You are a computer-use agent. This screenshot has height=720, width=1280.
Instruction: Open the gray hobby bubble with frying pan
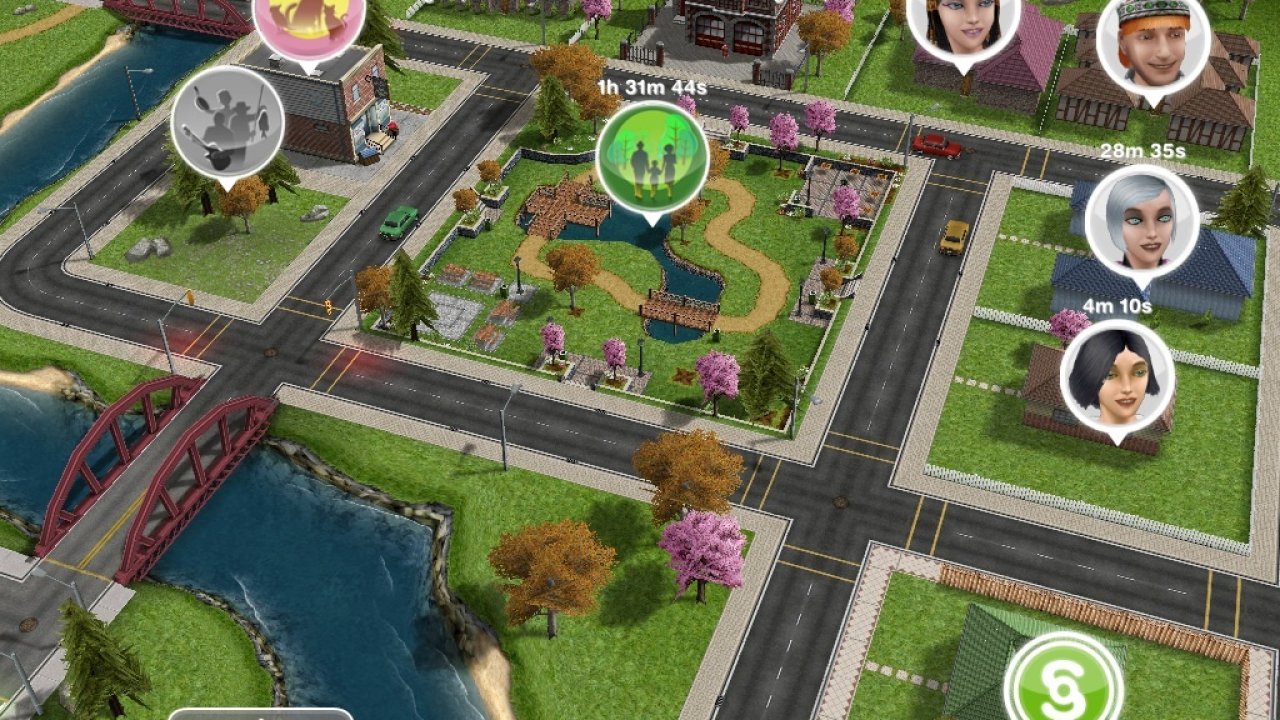[227, 122]
